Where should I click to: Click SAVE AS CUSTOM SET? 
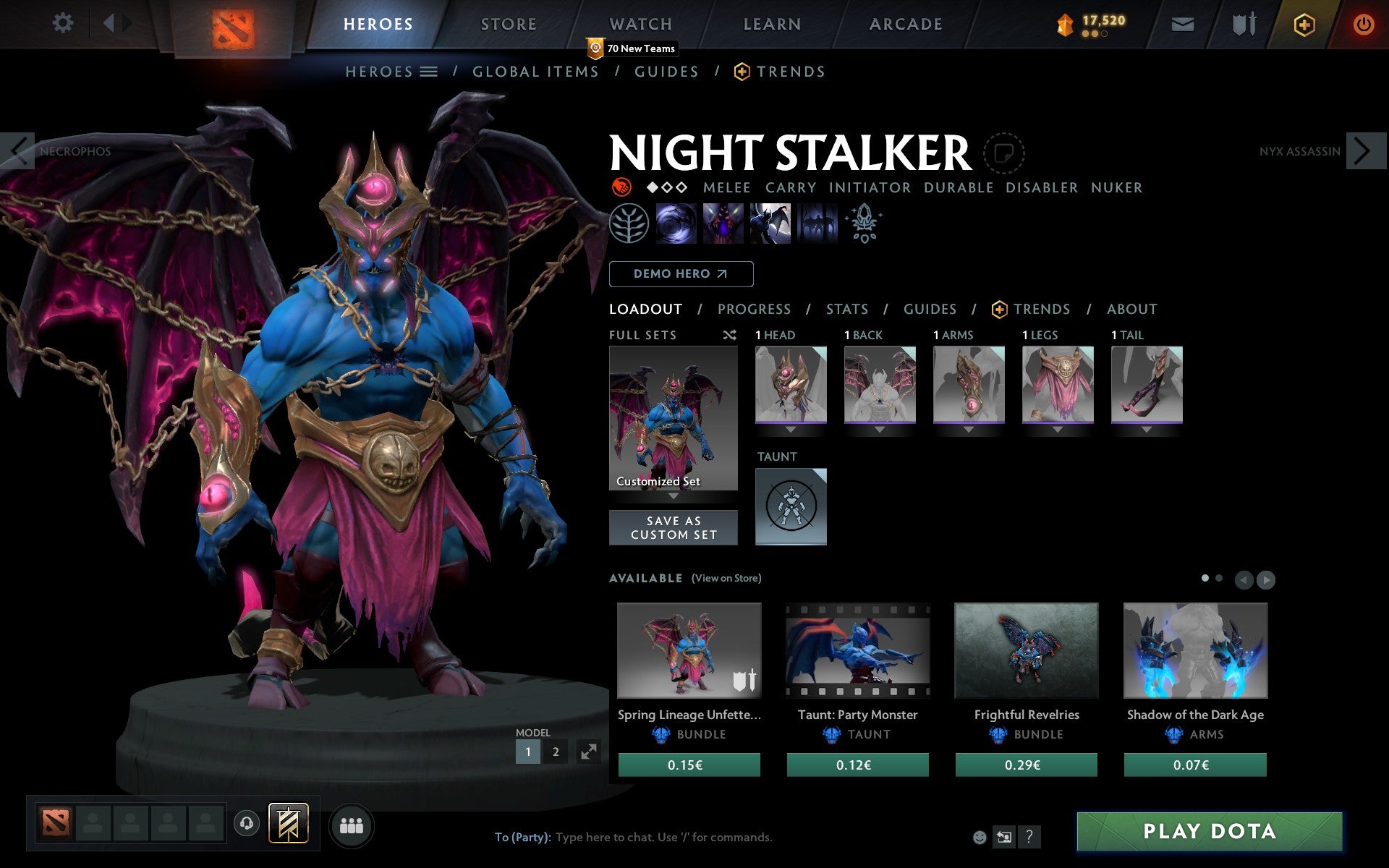coord(674,527)
